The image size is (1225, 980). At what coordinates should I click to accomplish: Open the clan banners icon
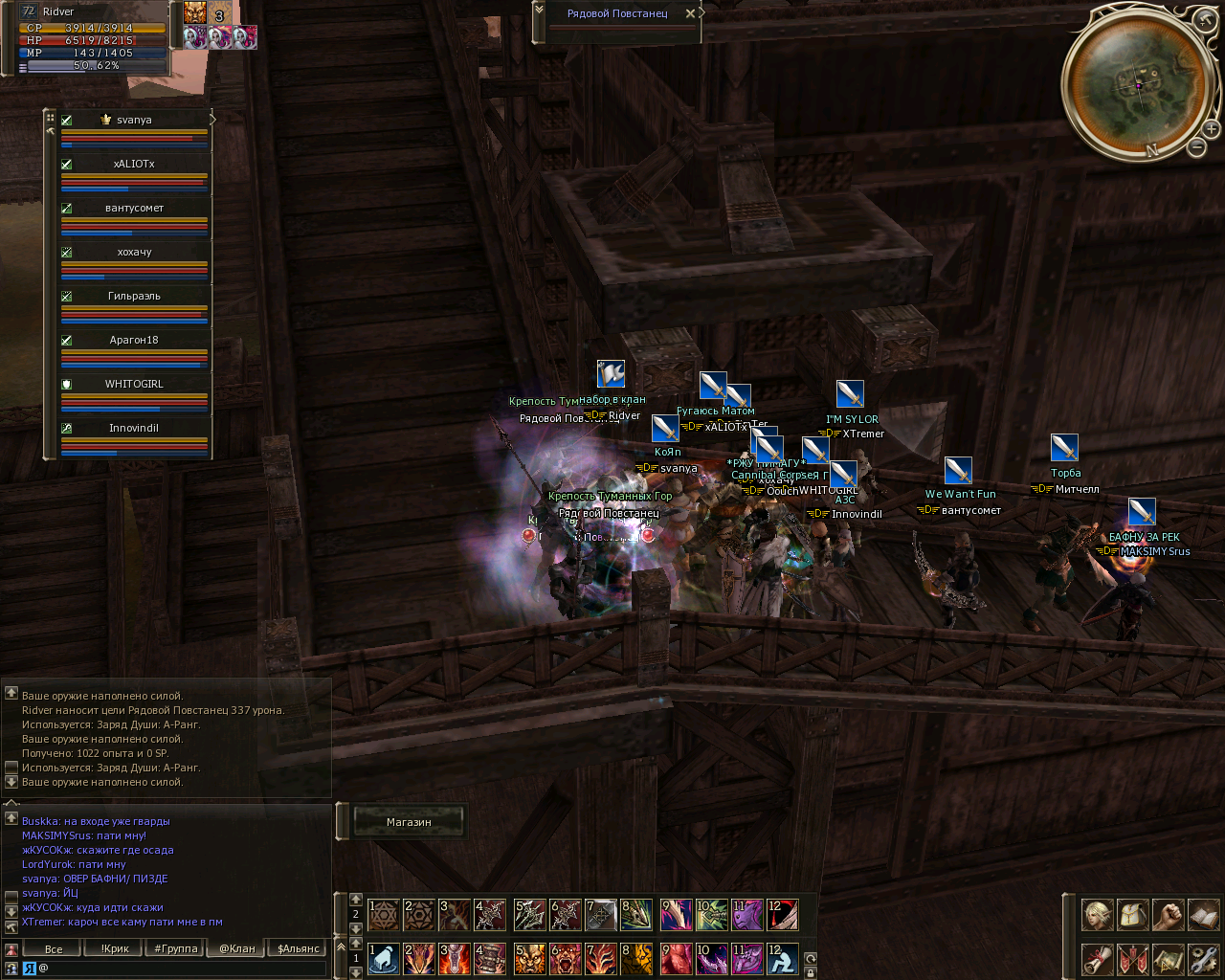(x=1133, y=958)
